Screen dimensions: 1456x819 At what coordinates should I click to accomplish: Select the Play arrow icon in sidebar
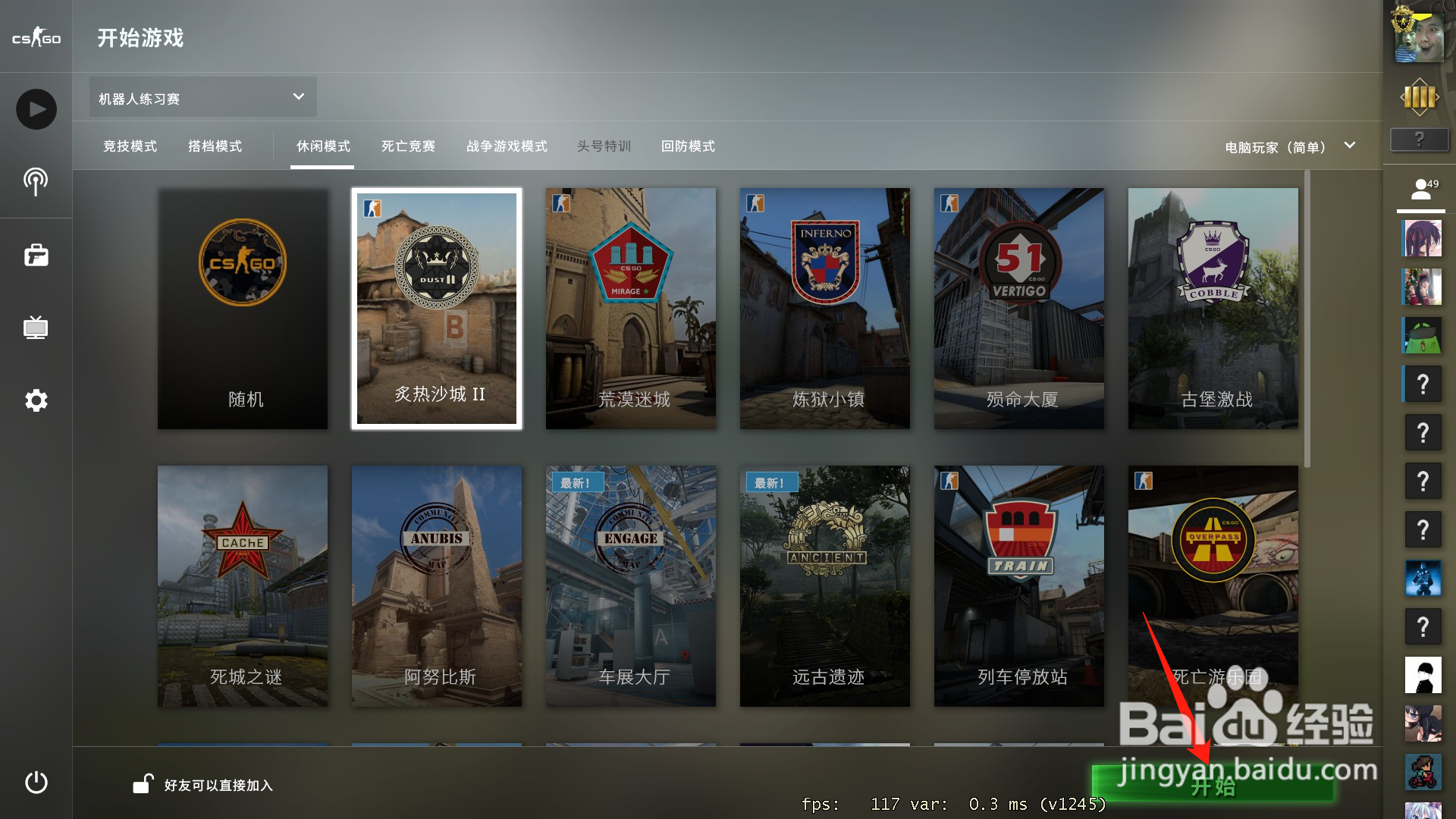pos(36,108)
